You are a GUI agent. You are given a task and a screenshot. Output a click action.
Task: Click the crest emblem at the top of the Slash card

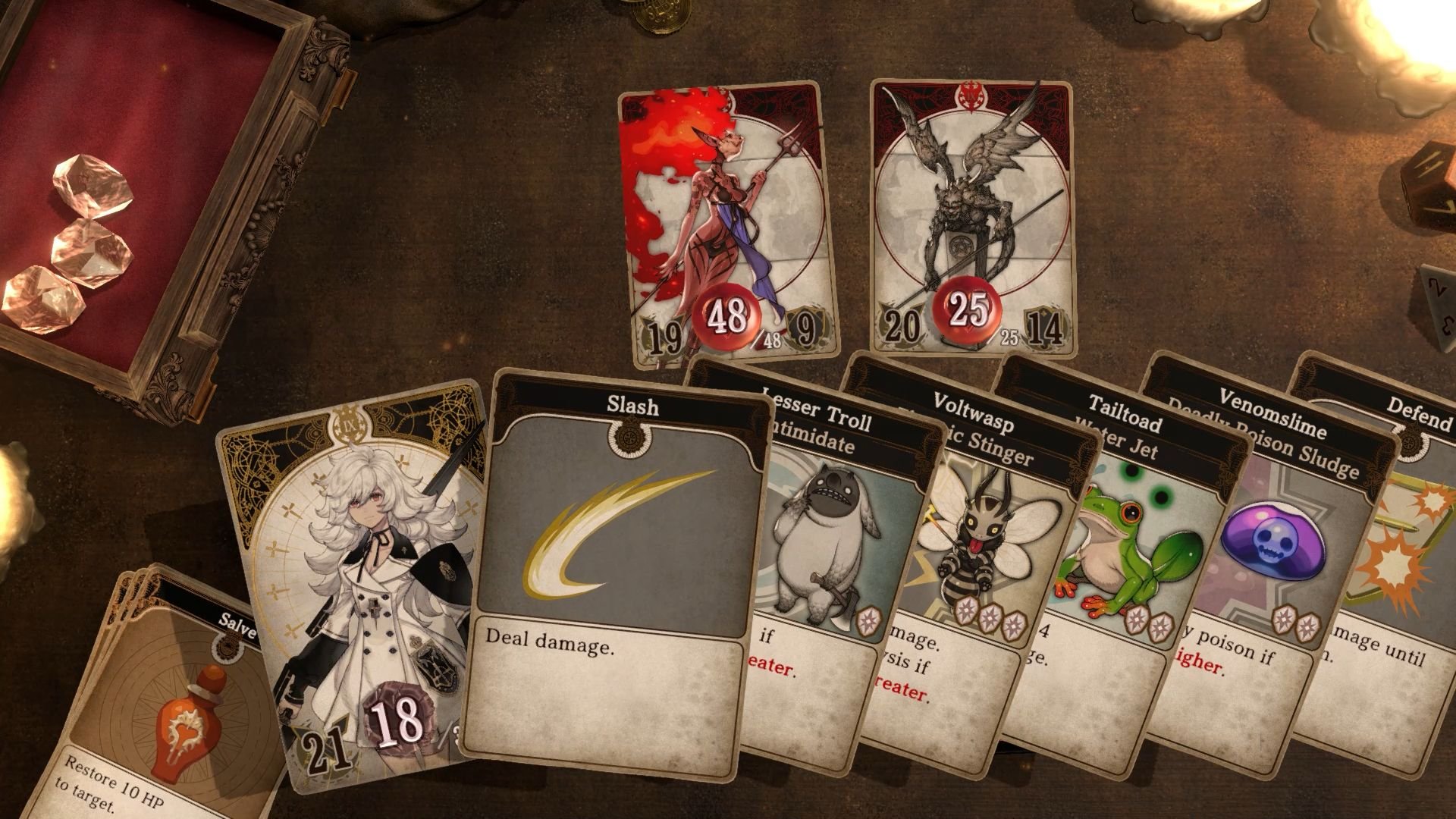pos(629,438)
